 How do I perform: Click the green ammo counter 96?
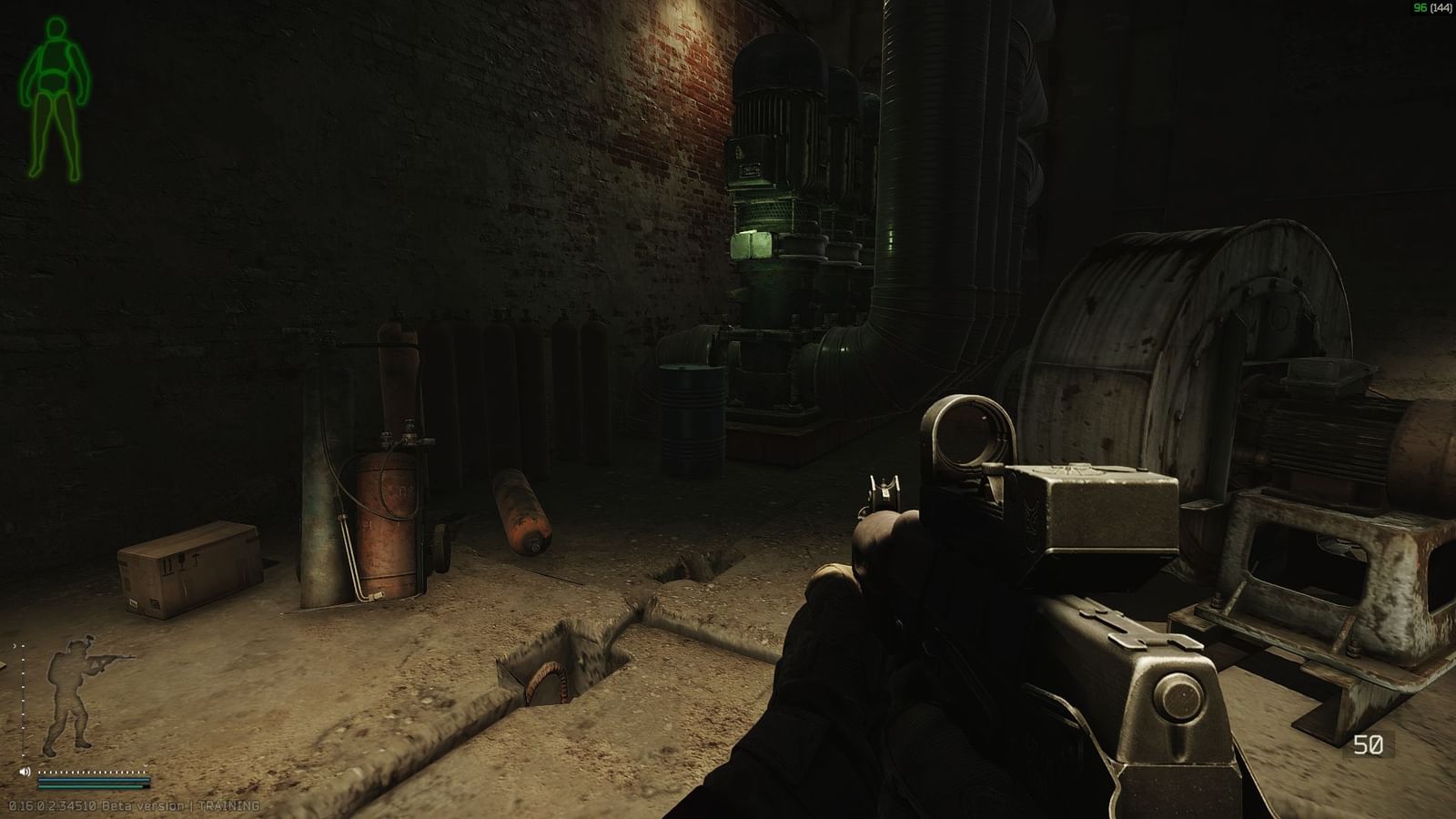point(1420,9)
